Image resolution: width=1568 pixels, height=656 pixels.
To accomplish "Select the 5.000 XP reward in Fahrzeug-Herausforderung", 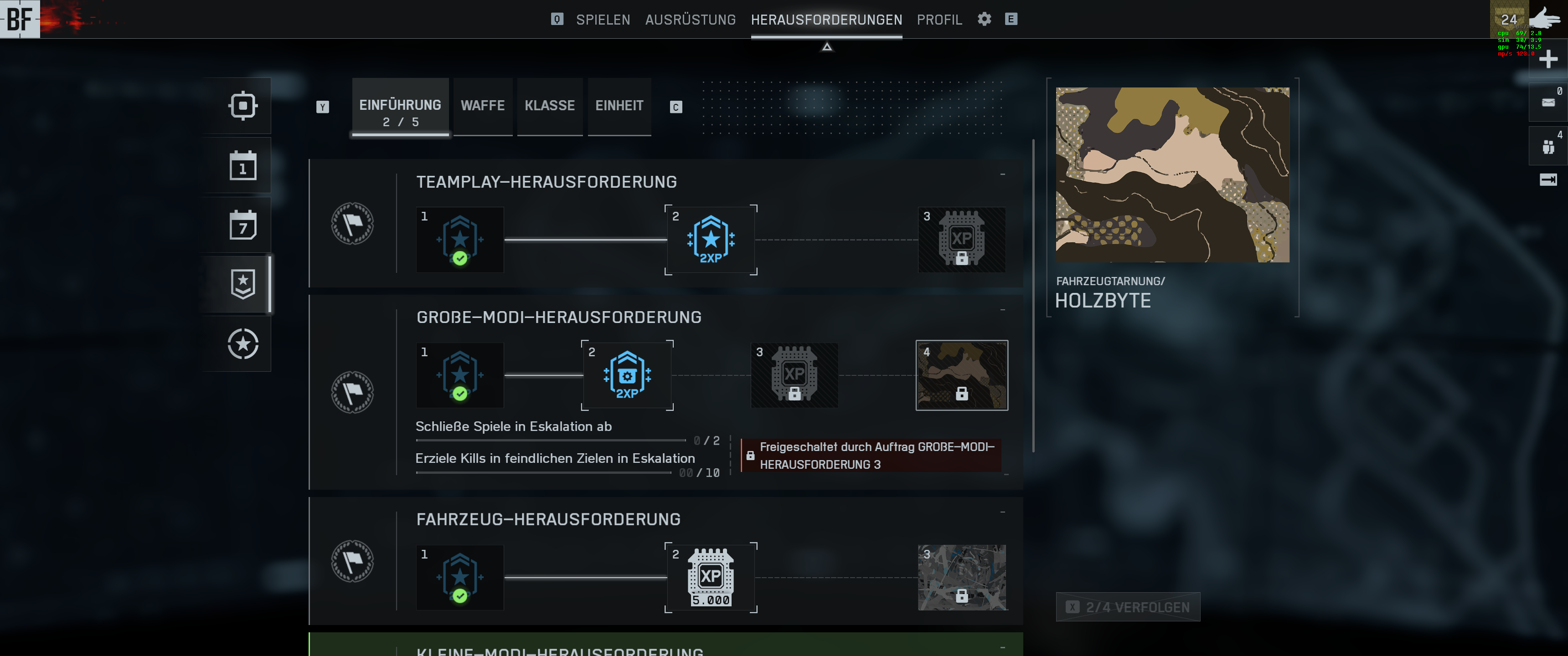I will (x=710, y=578).
